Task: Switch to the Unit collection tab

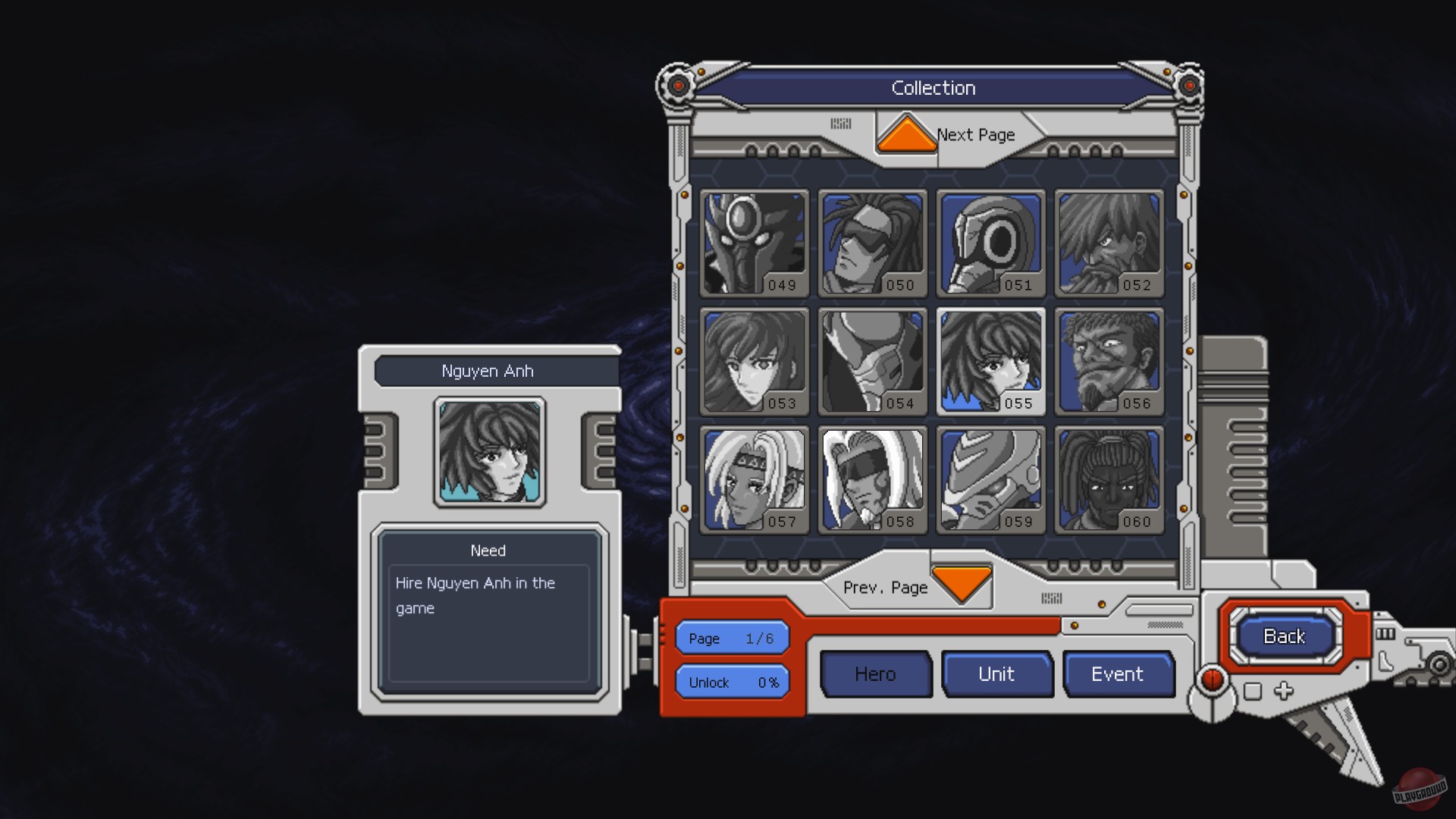Action: pyautogui.click(x=997, y=673)
